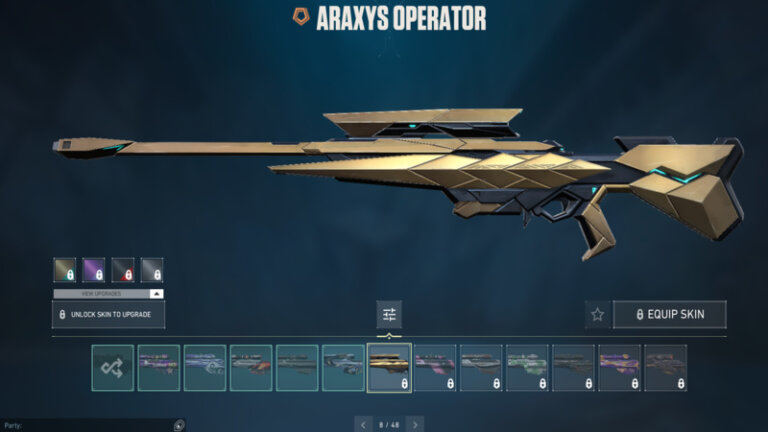
Task: Select the gold color variant swatch
Action: click(x=65, y=269)
